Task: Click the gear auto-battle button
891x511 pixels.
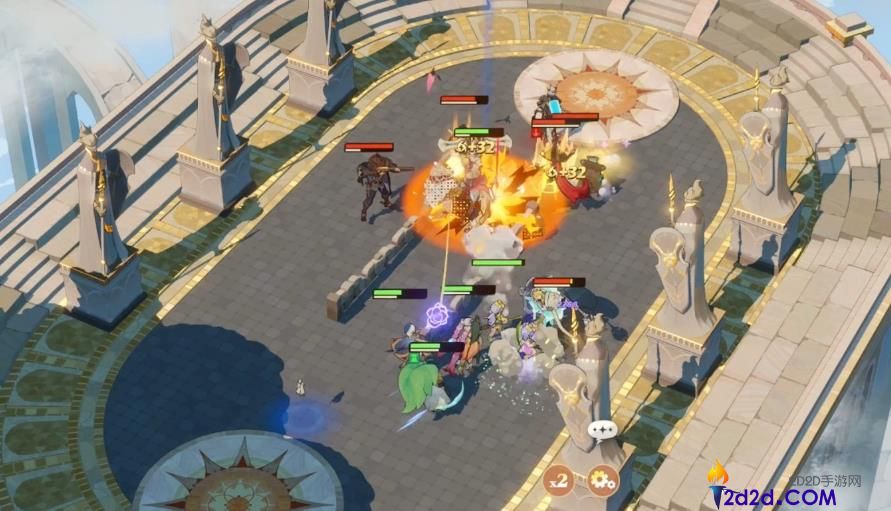Action: point(602,481)
